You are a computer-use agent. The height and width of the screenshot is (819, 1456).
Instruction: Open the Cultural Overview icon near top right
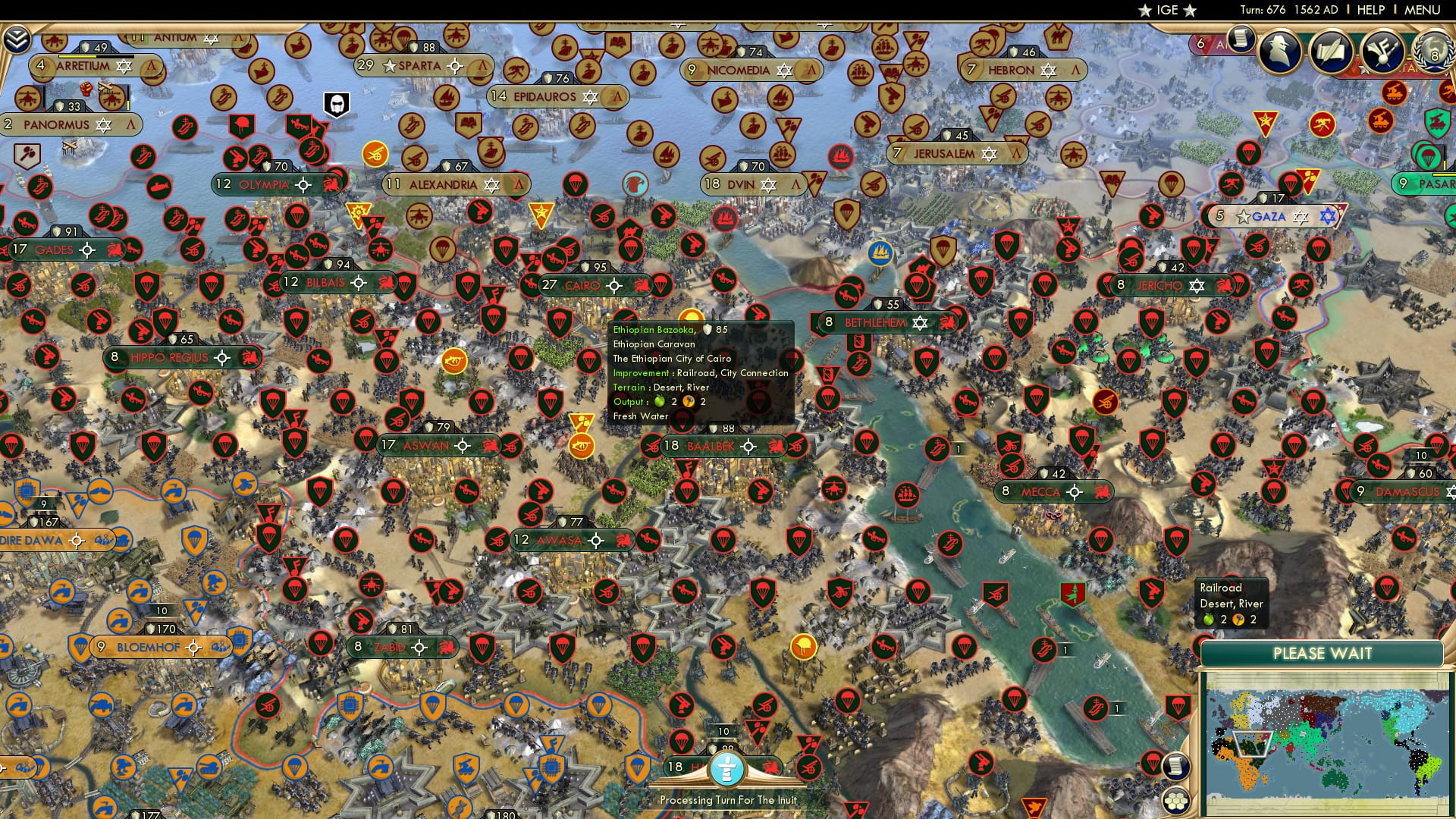pyautogui.click(x=1382, y=49)
